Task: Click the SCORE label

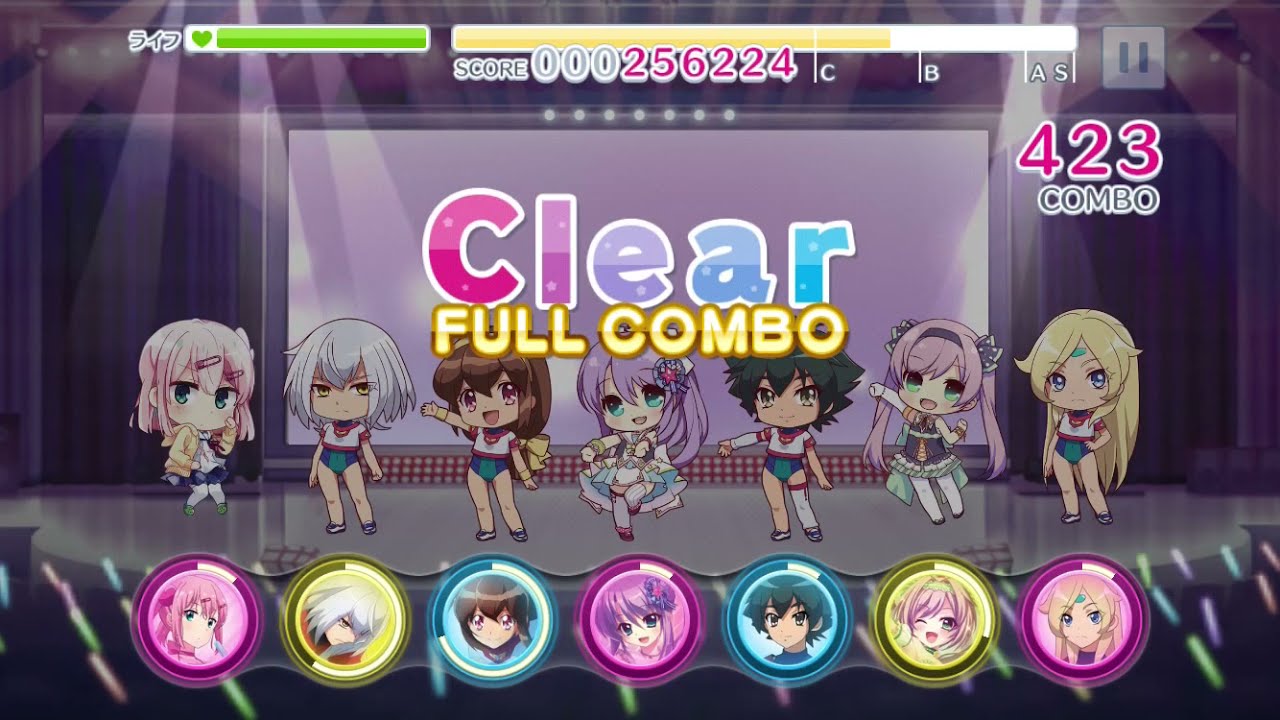Action: (490, 68)
